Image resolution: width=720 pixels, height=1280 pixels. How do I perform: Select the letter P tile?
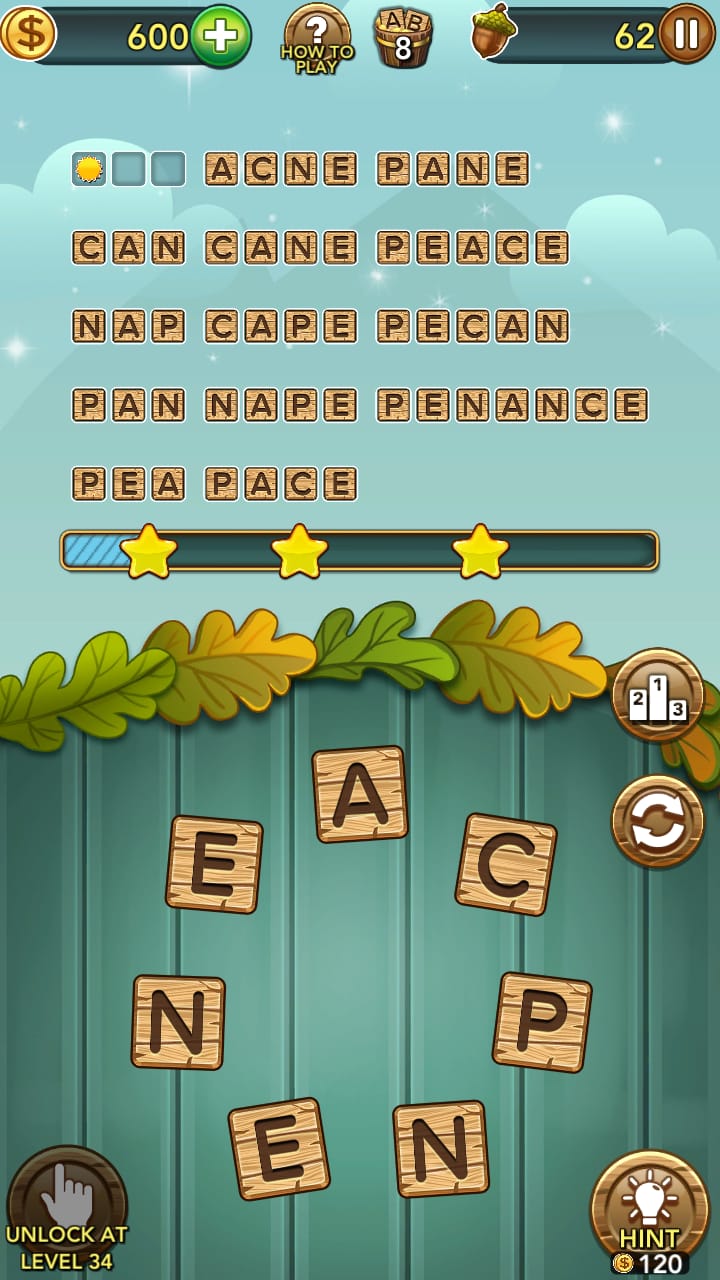click(542, 1021)
